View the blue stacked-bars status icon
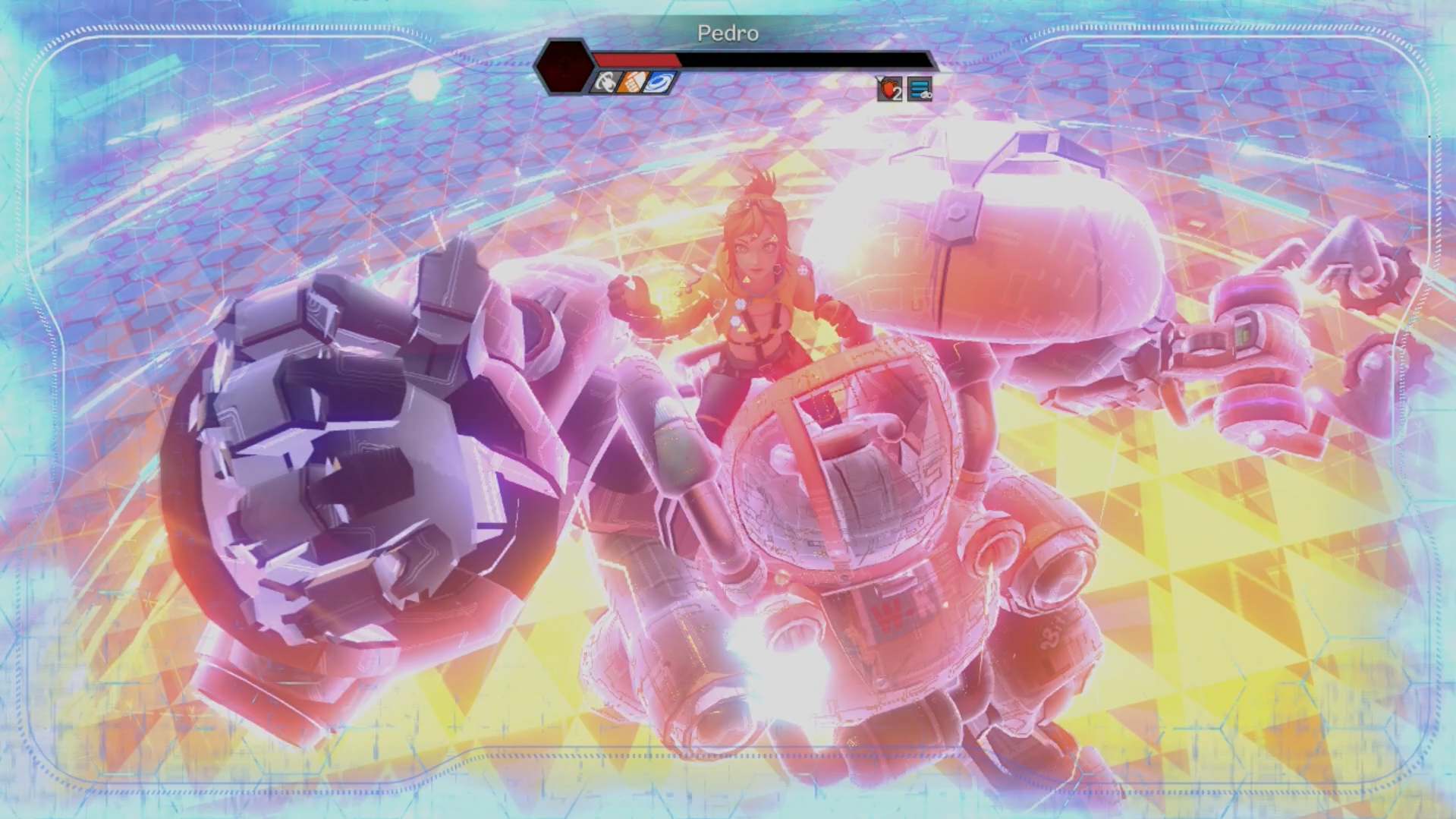The image size is (1456, 819). coord(920,90)
